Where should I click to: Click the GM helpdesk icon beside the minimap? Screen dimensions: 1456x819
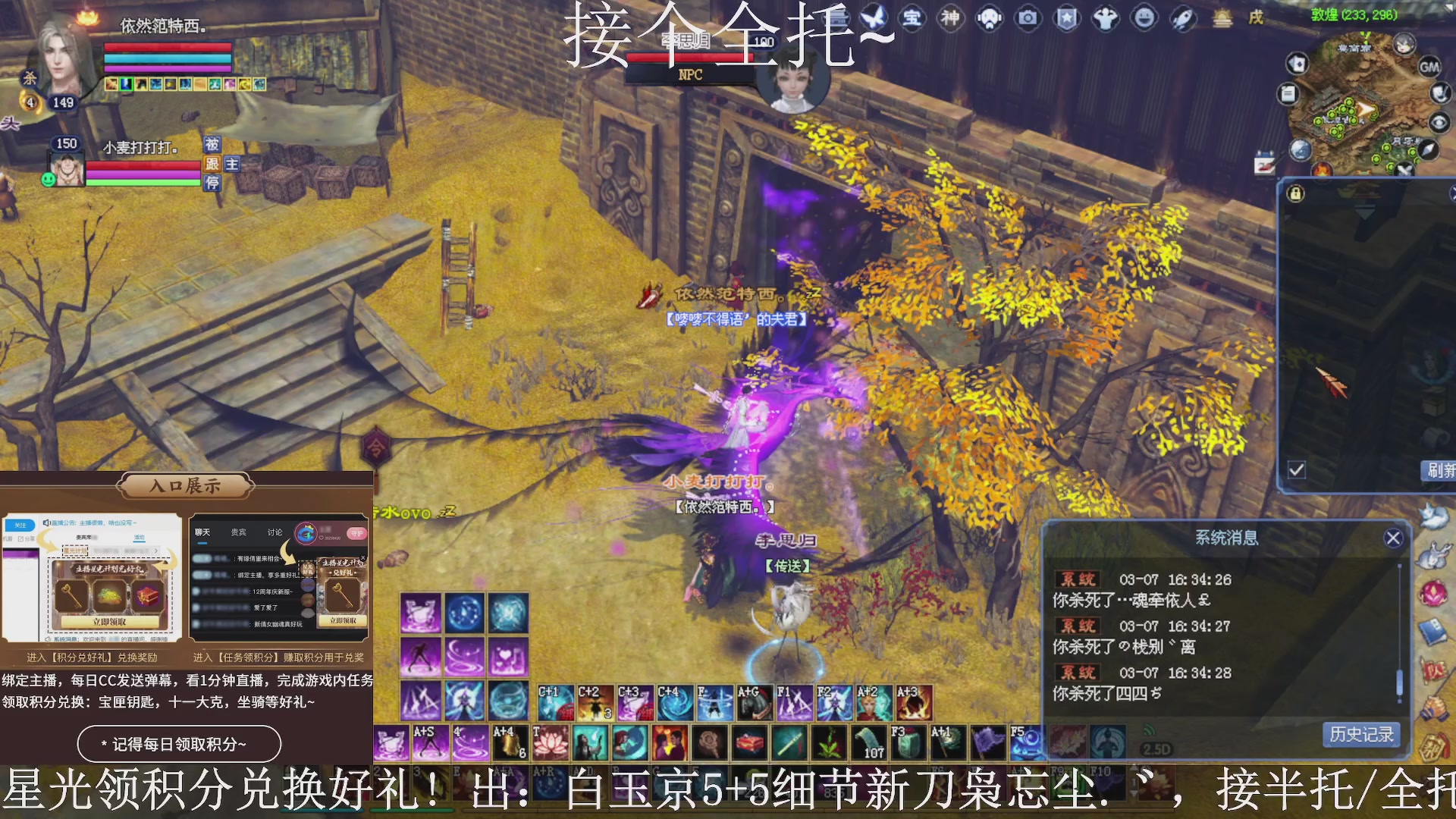pos(1430,67)
